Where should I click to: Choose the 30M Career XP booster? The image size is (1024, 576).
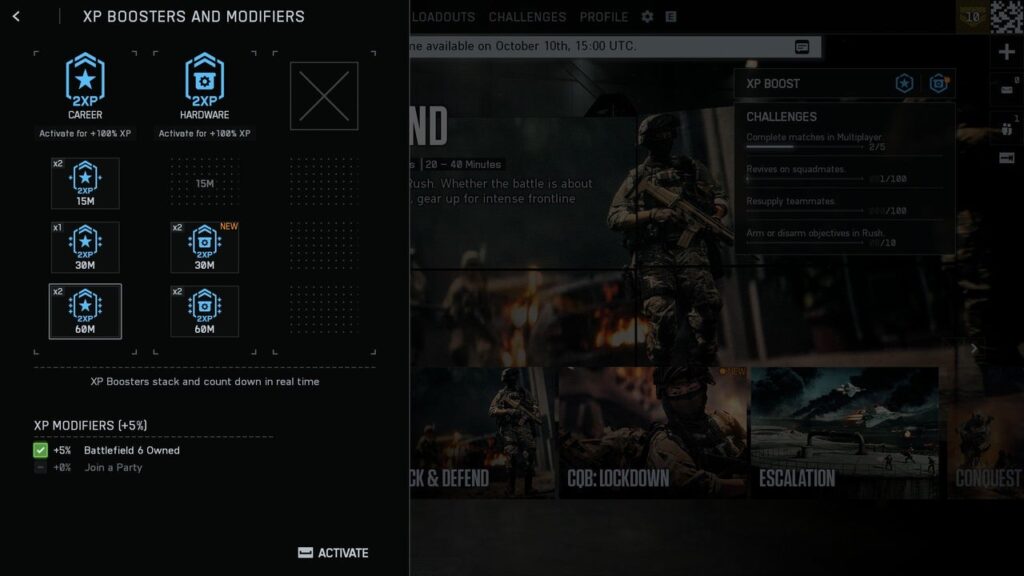click(85, 247)
